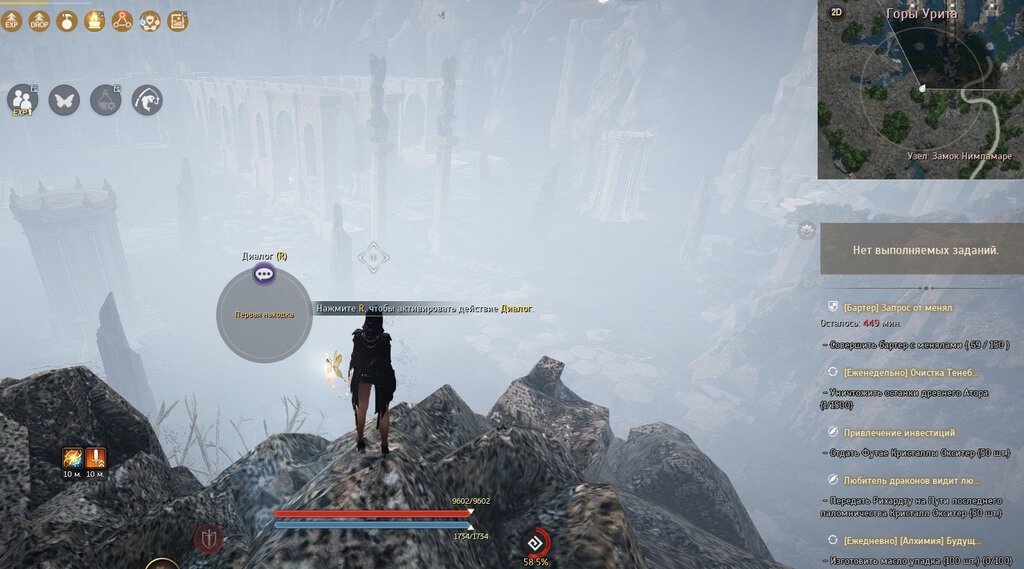The image size is (1024, 569).
Task: Click the EXP boost buff icon
Action: pyautogui.click(x=12, y=20)
